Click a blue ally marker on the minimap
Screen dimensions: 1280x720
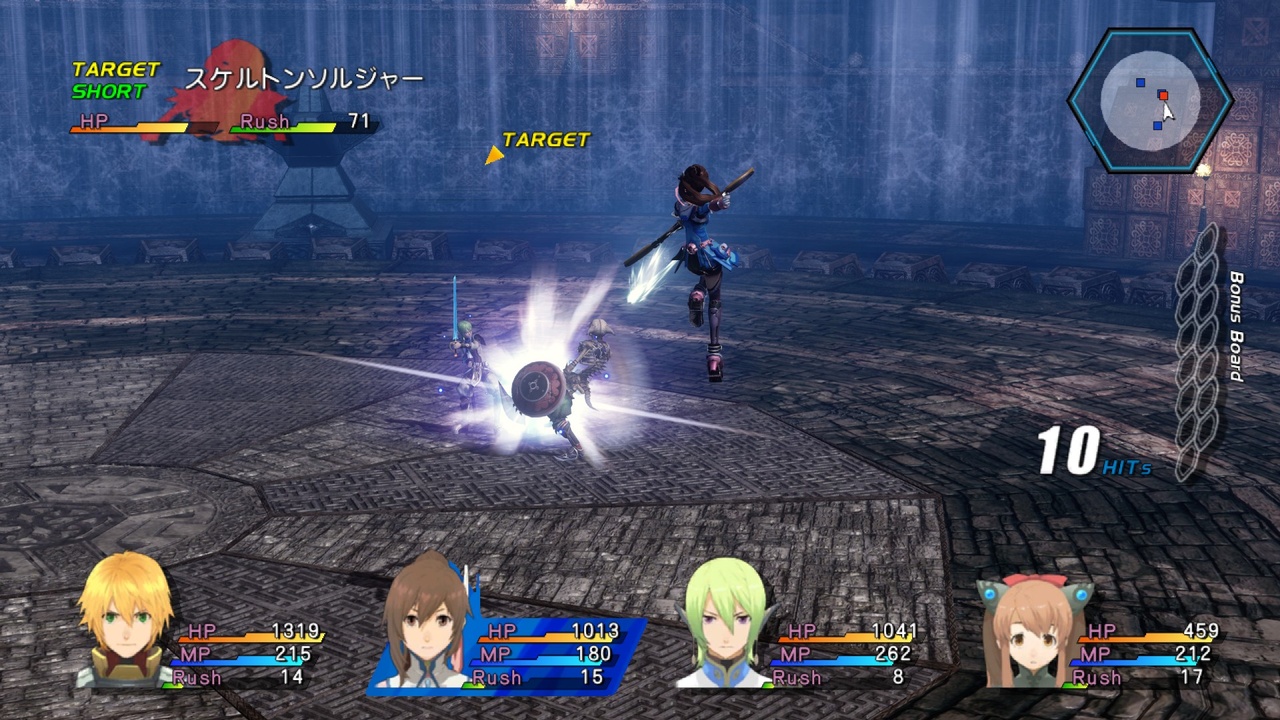coord(1140,82)
